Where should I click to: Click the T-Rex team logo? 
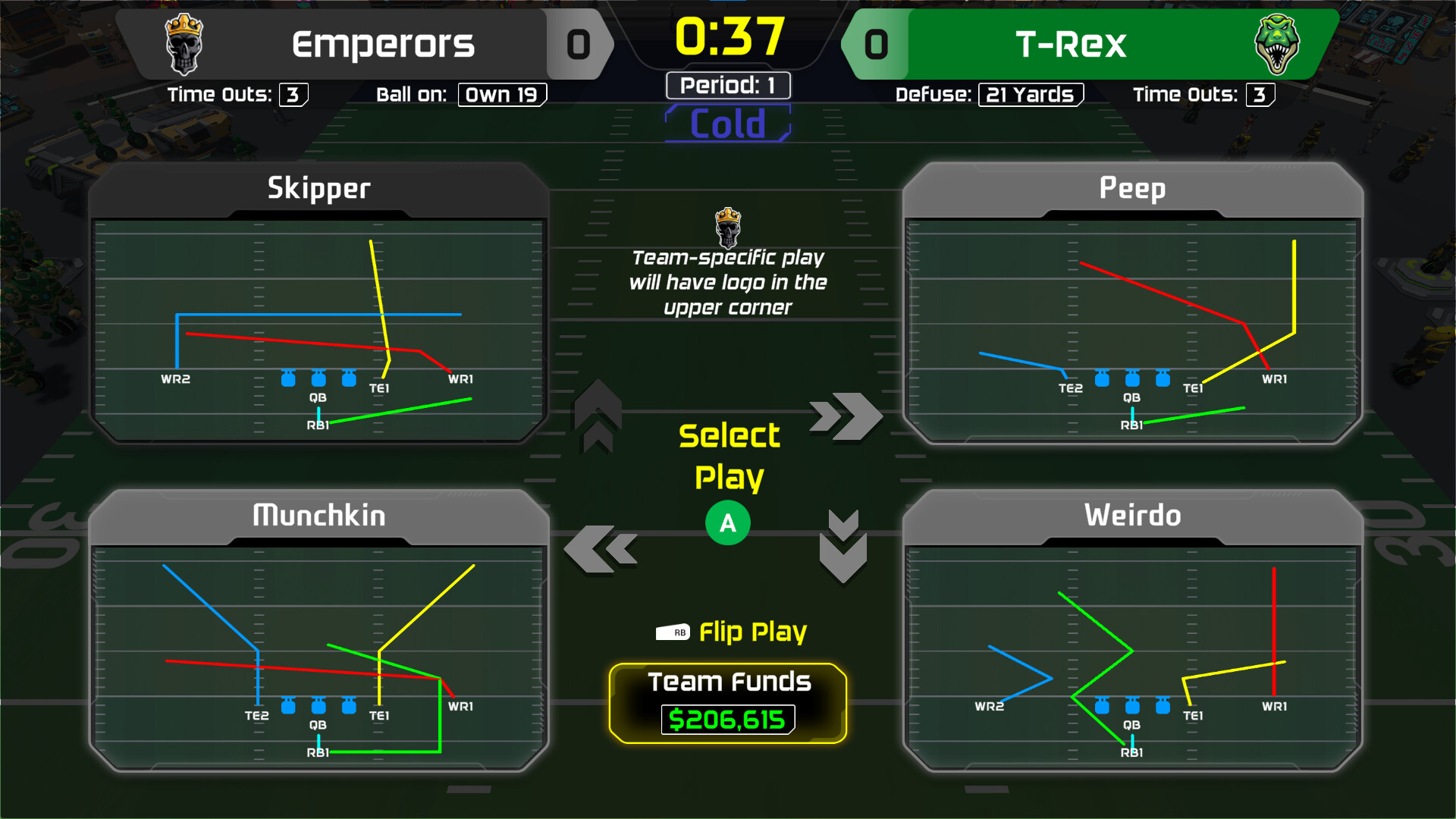pos(1279,44)
